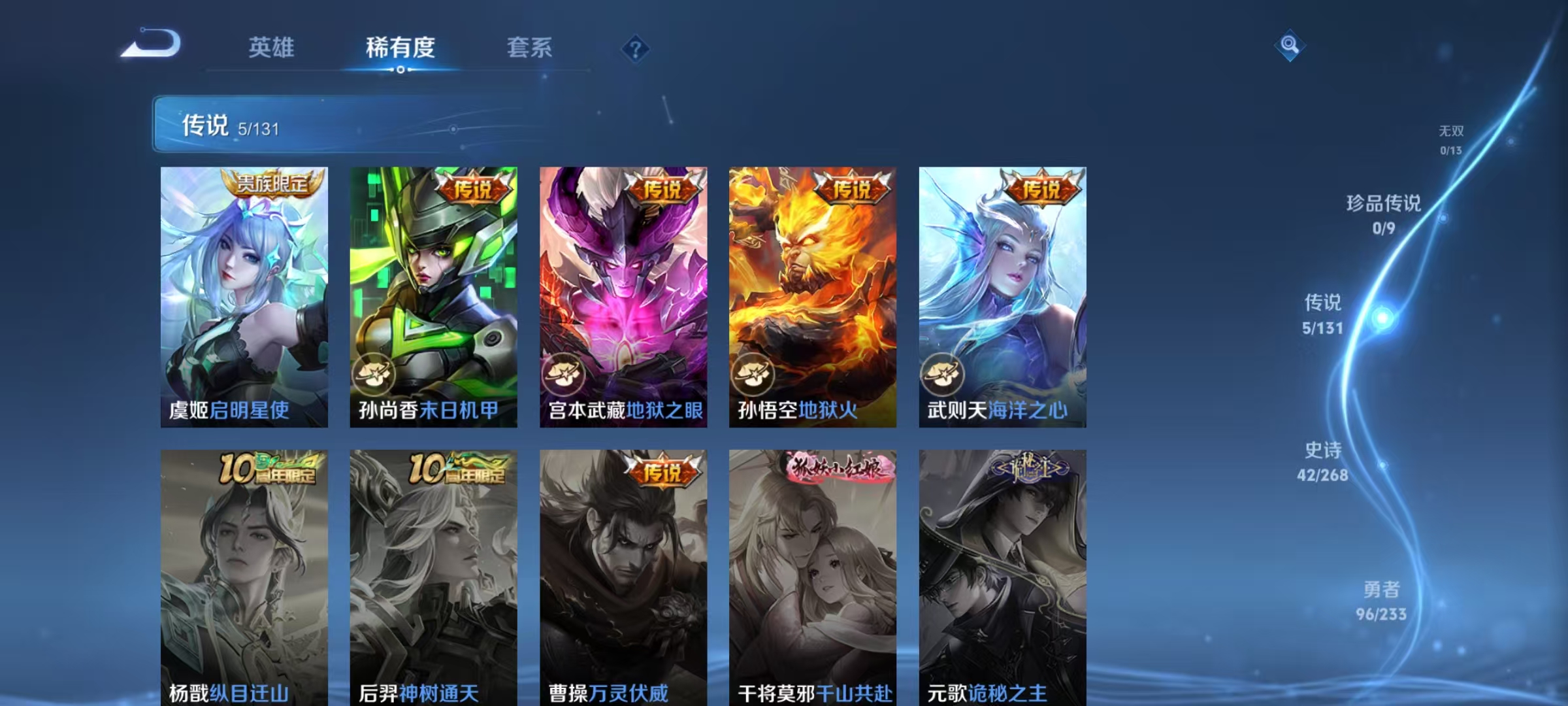
Task: Switch to the 套系 tab
Action: pyautogui.click(x=529, y=48)
